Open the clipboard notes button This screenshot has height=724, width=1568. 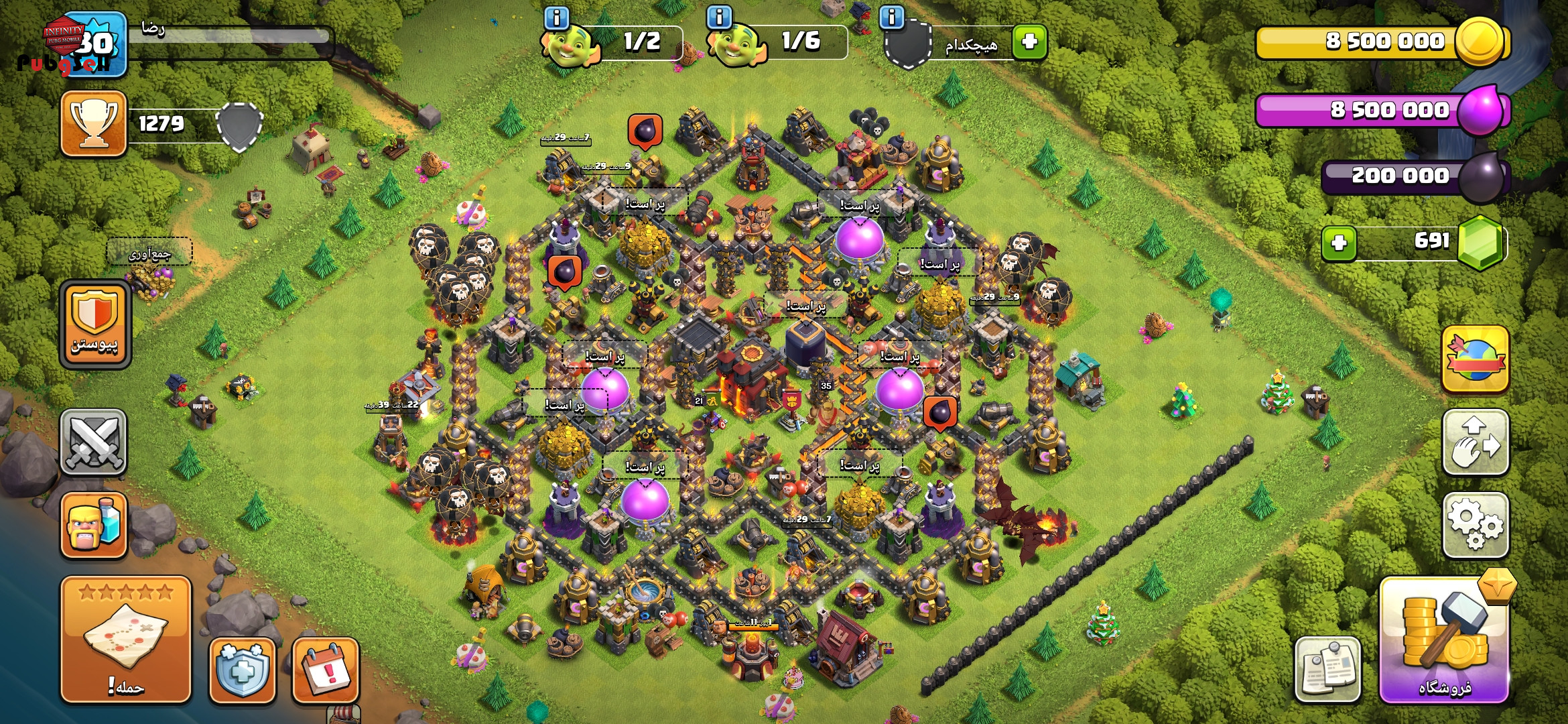(x=1327, y=669)
